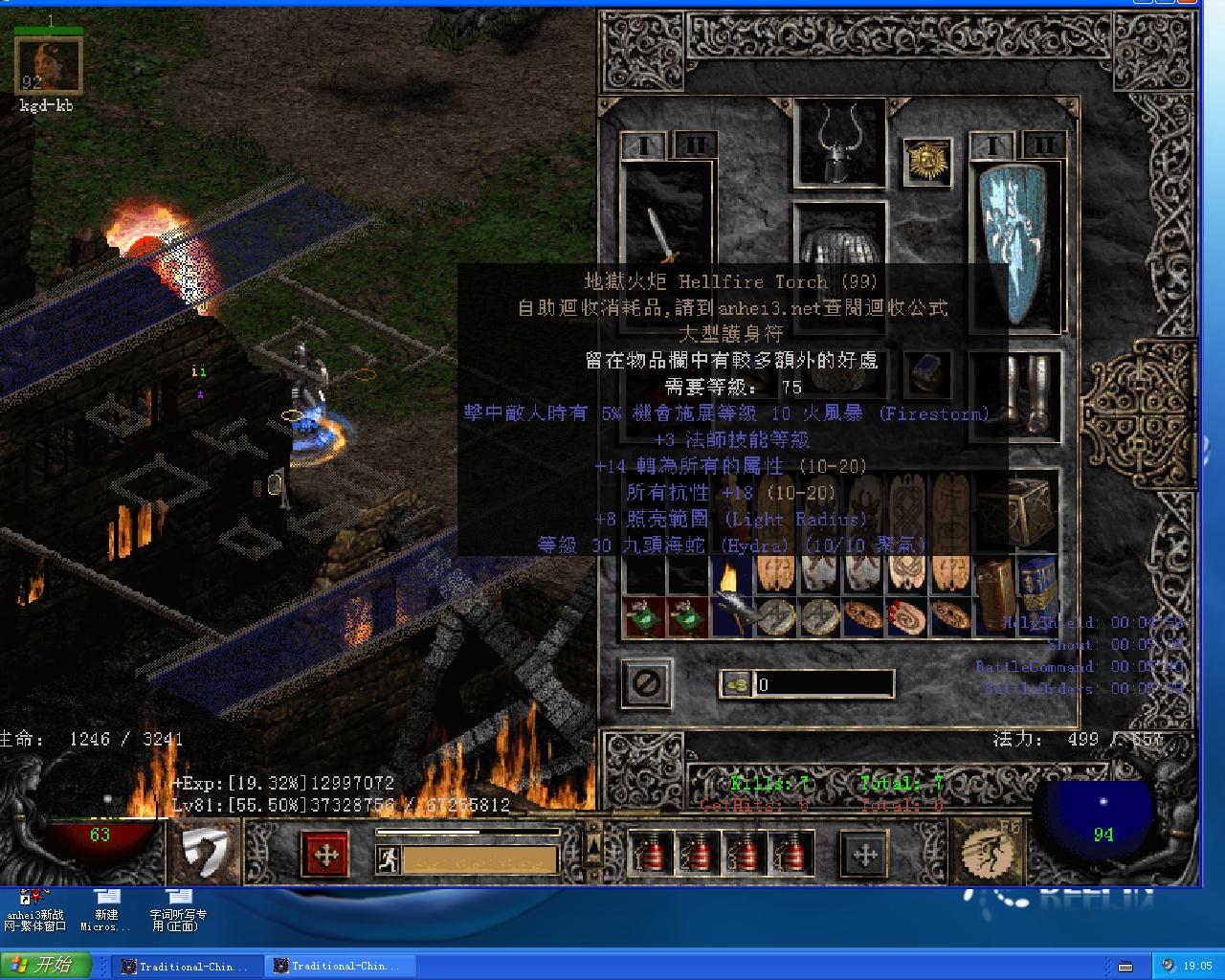Select the equipped boots slot
This screenshot has width=1225, height=980.
1014,394
